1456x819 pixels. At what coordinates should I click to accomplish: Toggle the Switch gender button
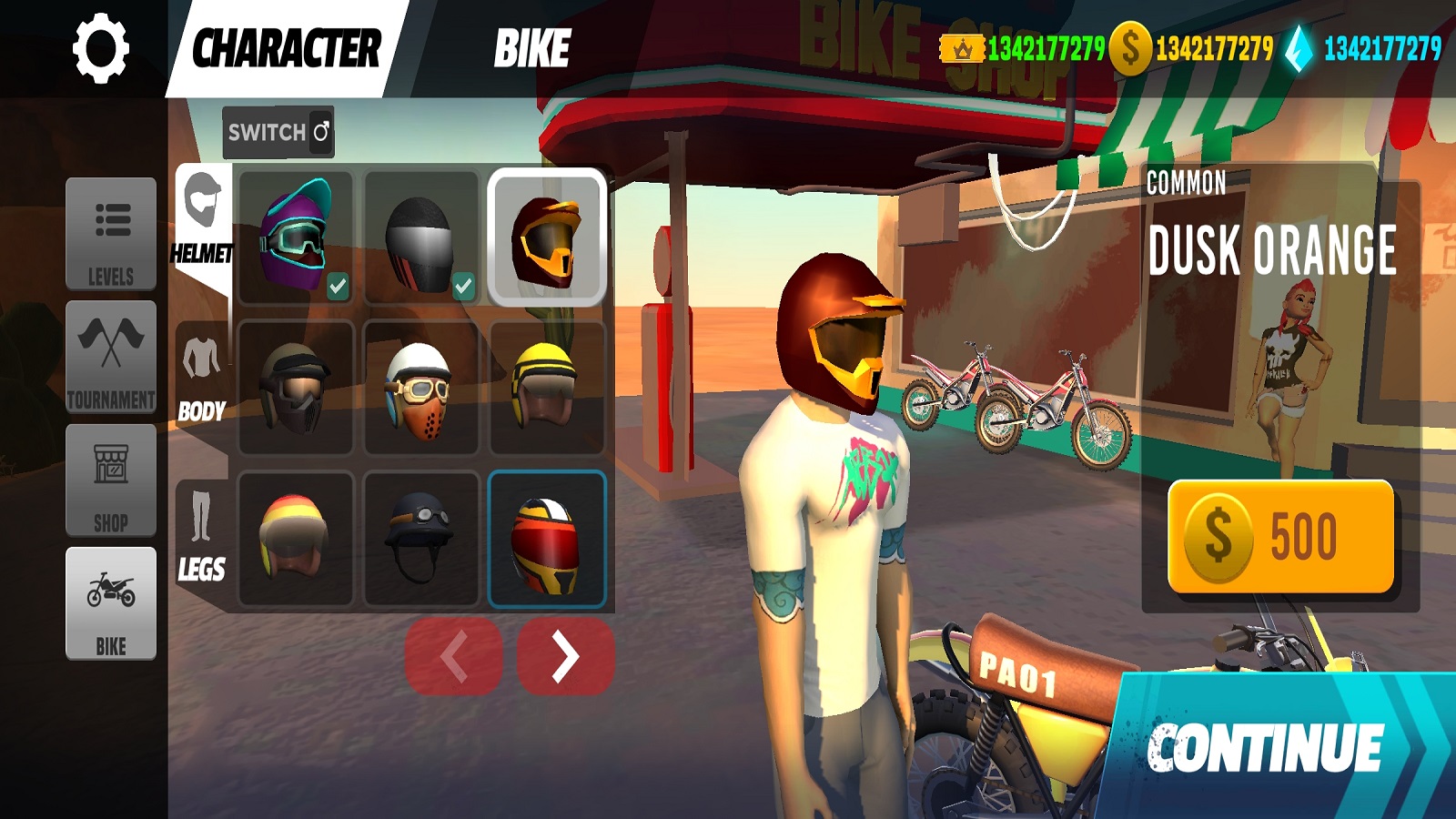pyautogui.click(x=278, y=132)
